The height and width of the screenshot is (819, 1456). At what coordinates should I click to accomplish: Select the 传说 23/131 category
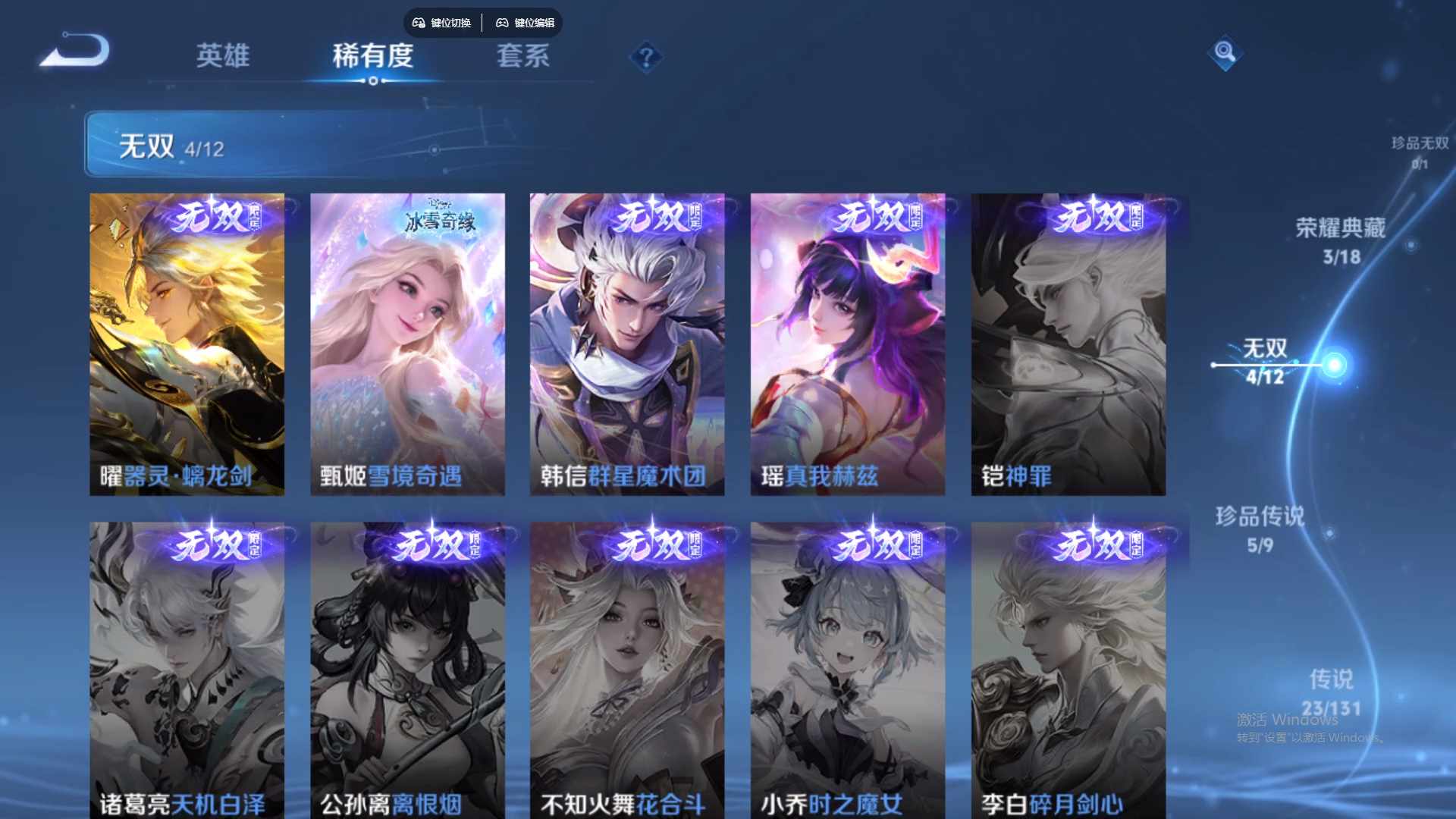(x=1333, y=690)
